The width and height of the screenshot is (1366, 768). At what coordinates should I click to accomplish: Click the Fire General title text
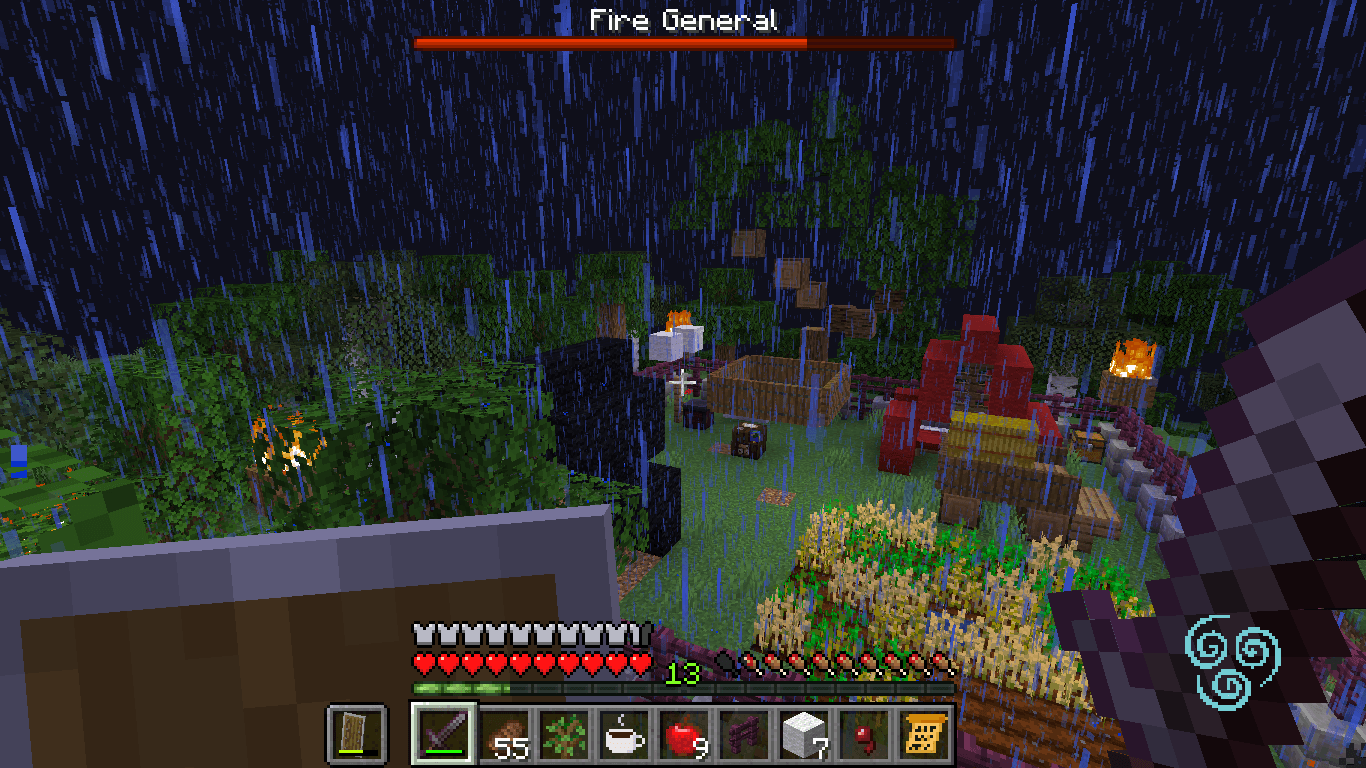[683, 18]
